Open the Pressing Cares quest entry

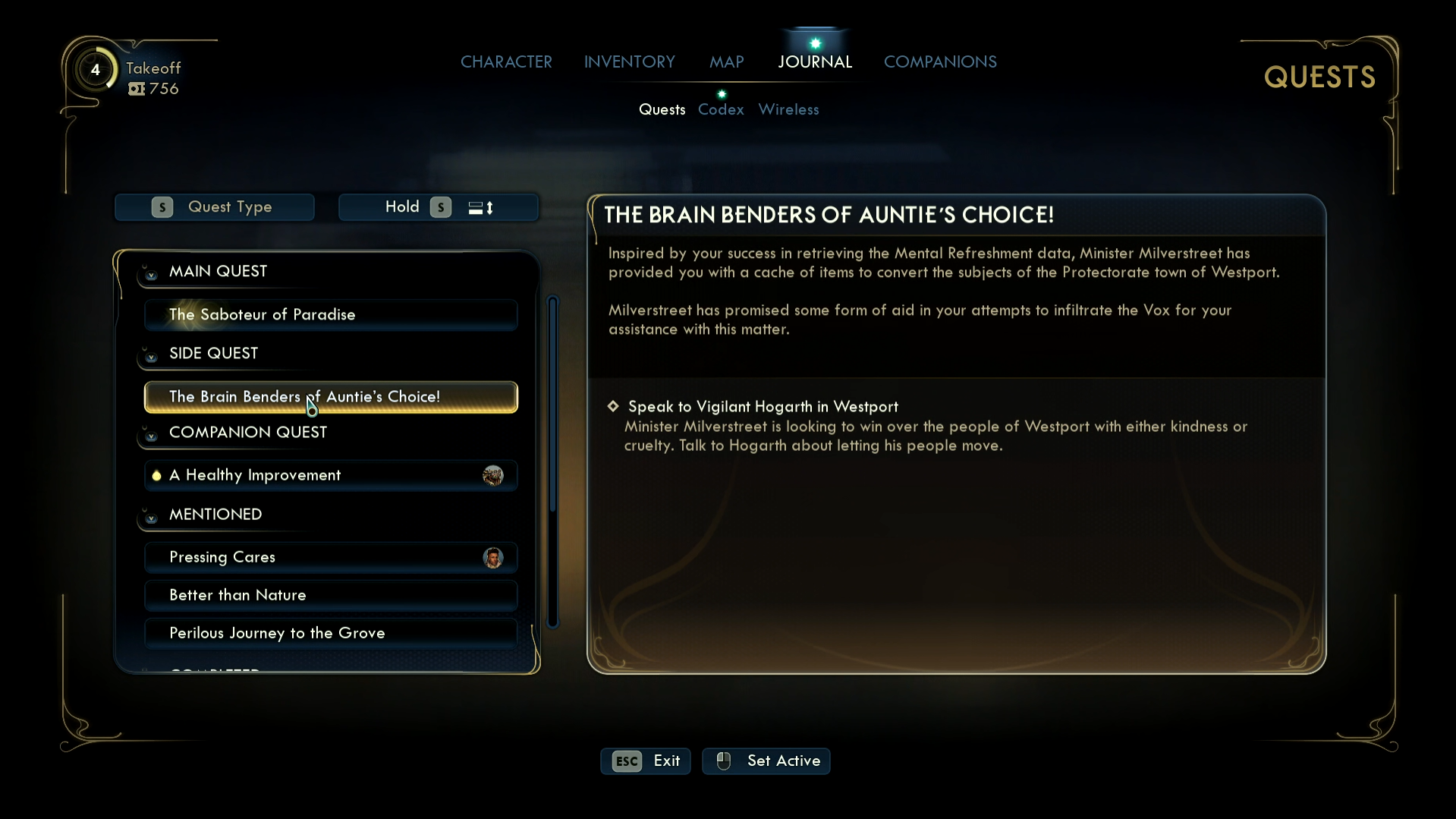coord(331,557)
